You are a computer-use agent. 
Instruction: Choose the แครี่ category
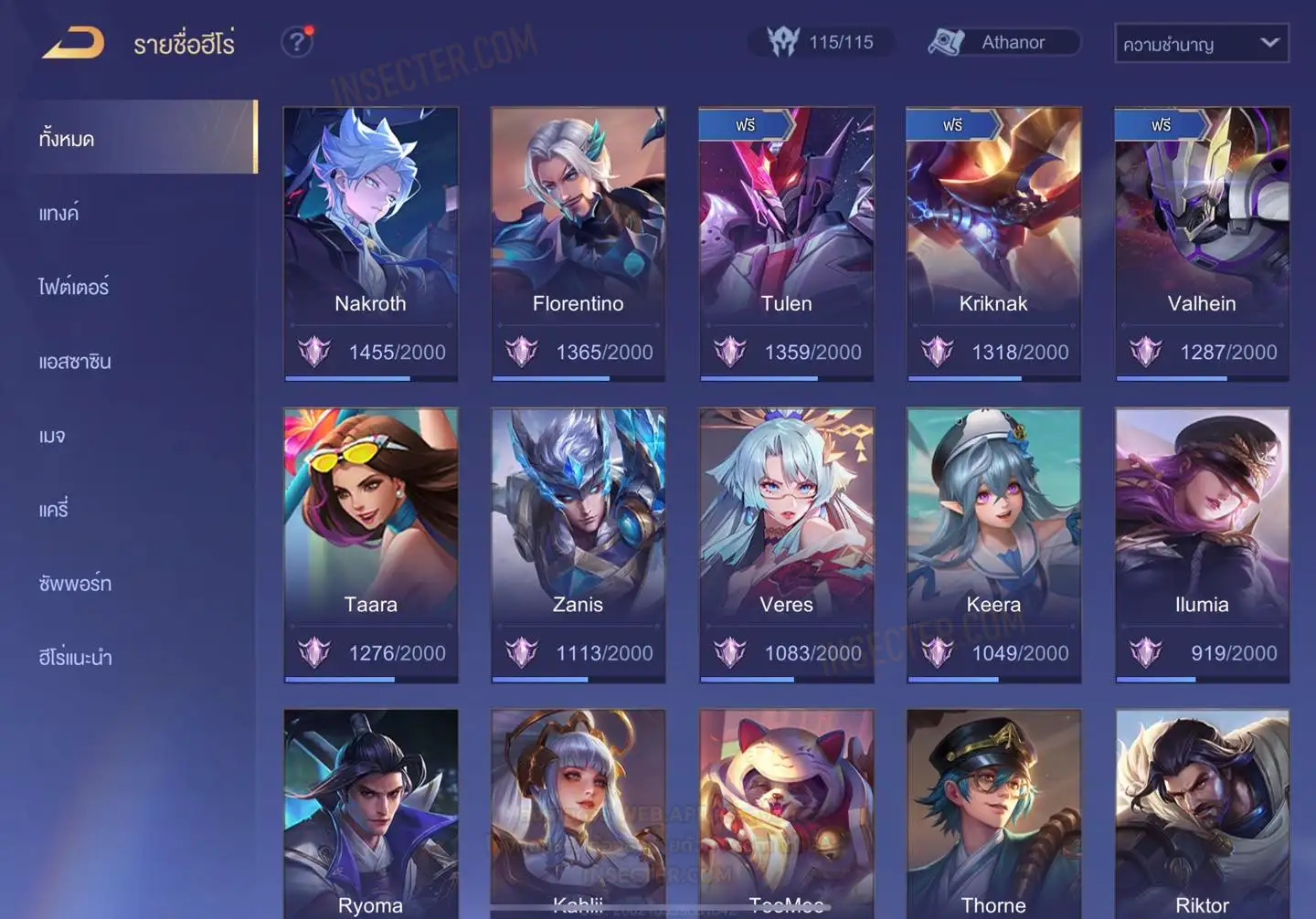(54, 510)
